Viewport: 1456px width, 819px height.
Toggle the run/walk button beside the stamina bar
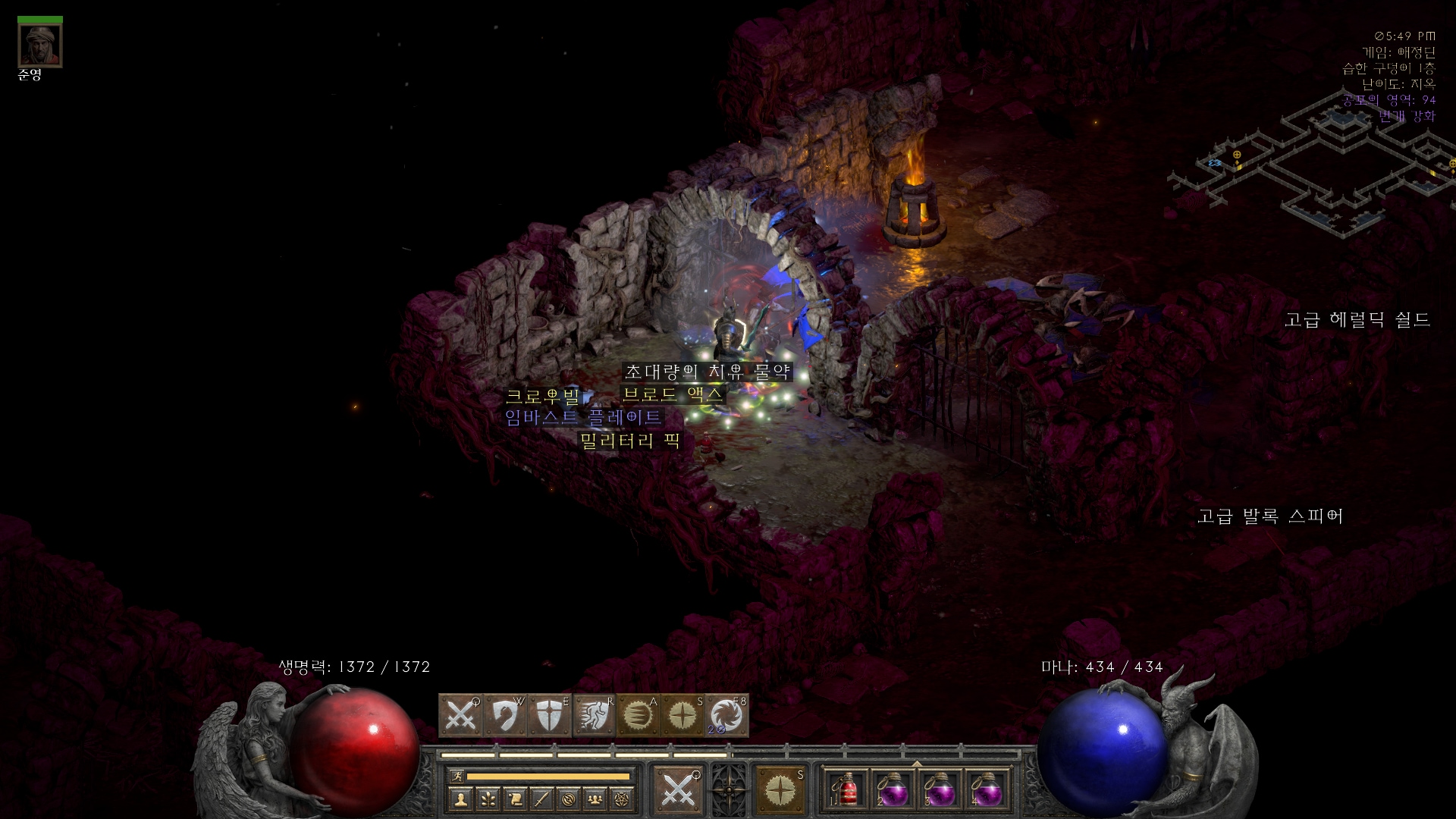[x=457, y=776]
